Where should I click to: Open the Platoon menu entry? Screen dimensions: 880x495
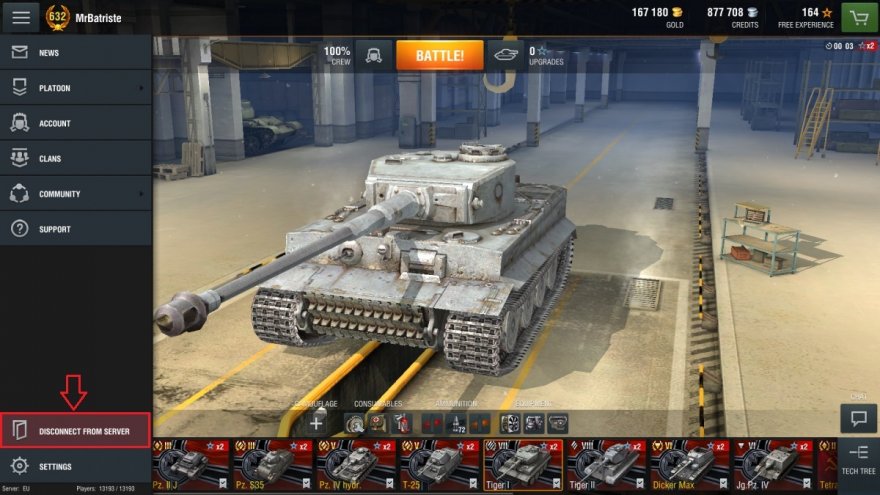click(x=75, y=88)
